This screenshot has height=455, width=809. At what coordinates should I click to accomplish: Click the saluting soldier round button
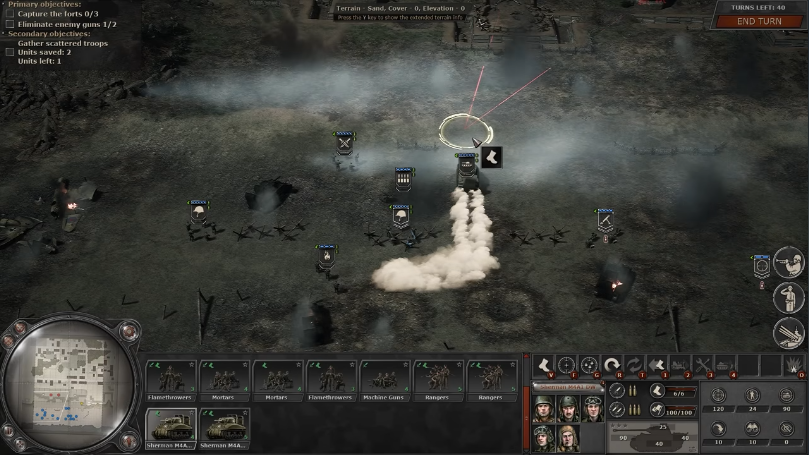click(788, 298)
